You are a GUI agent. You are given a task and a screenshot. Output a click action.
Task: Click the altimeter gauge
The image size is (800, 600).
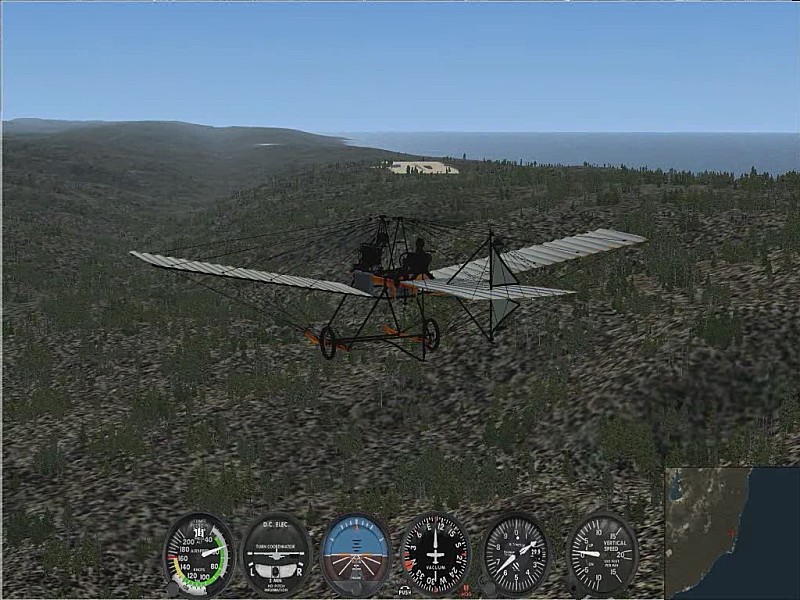pyautogui.click(x=516, y=554)
